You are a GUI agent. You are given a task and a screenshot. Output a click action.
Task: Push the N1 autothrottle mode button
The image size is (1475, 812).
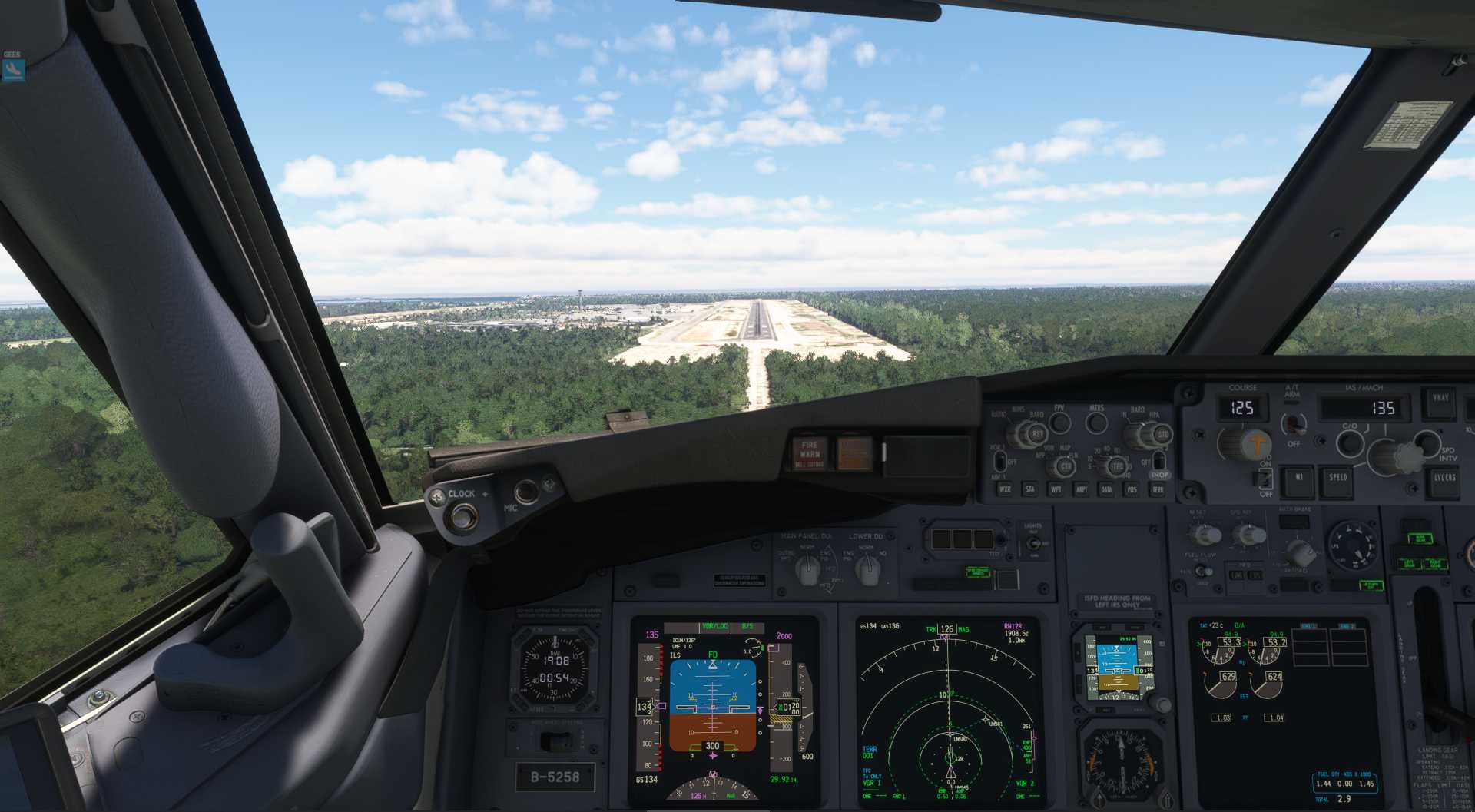[1299, 478]
